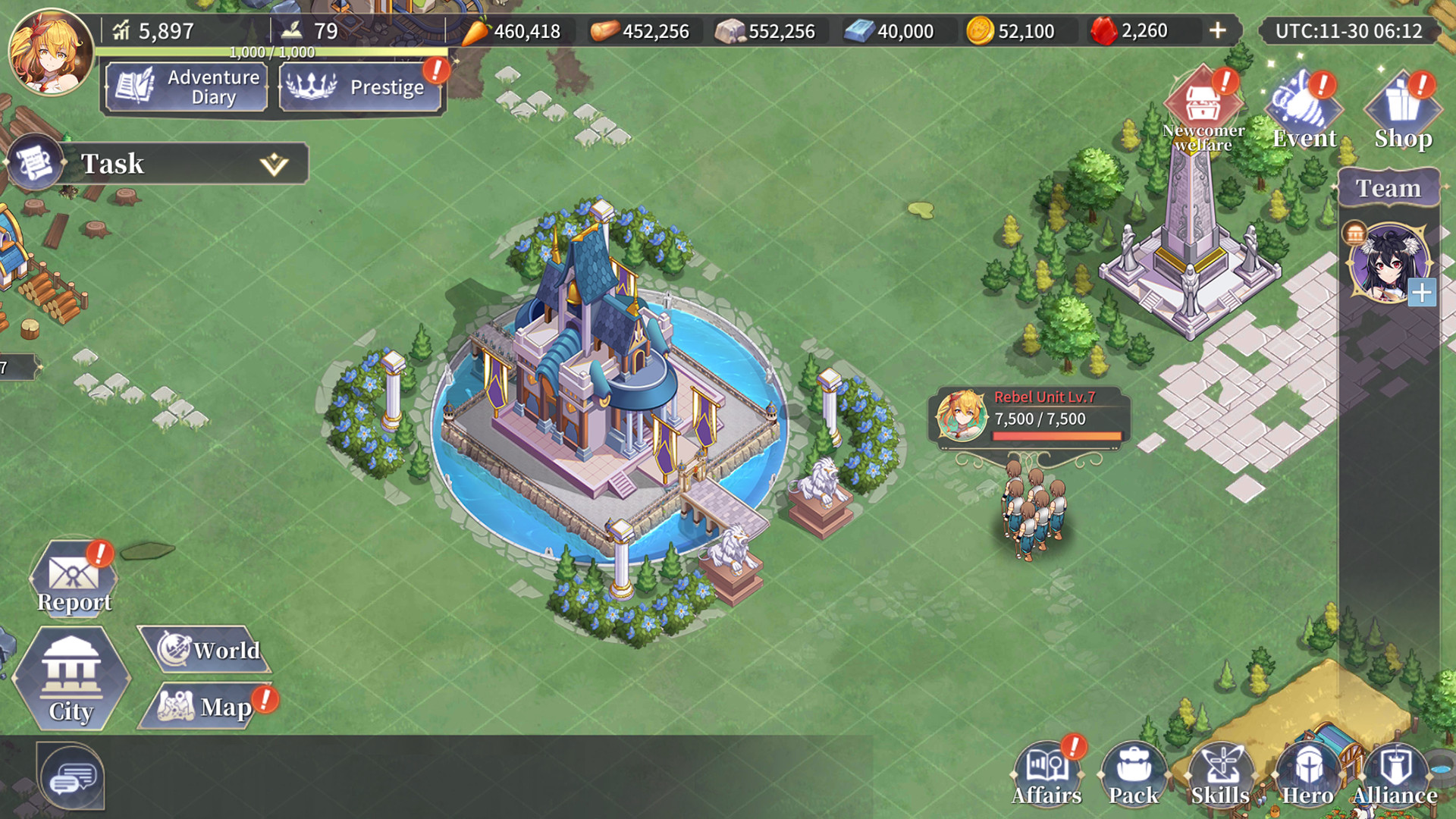Open the Adventure Diary
This screenshot has width=1456, height=819.
click(187, 87)
